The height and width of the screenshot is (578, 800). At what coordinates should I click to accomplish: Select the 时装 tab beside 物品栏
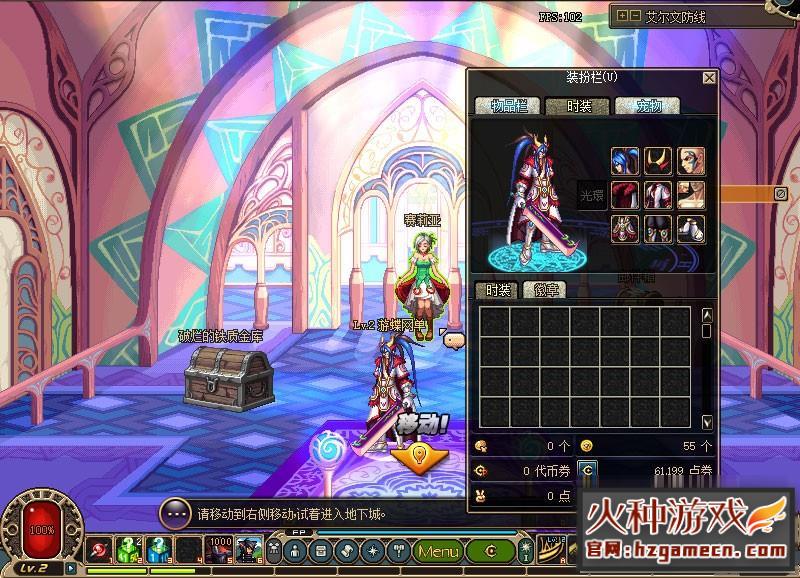pos(577,106)
